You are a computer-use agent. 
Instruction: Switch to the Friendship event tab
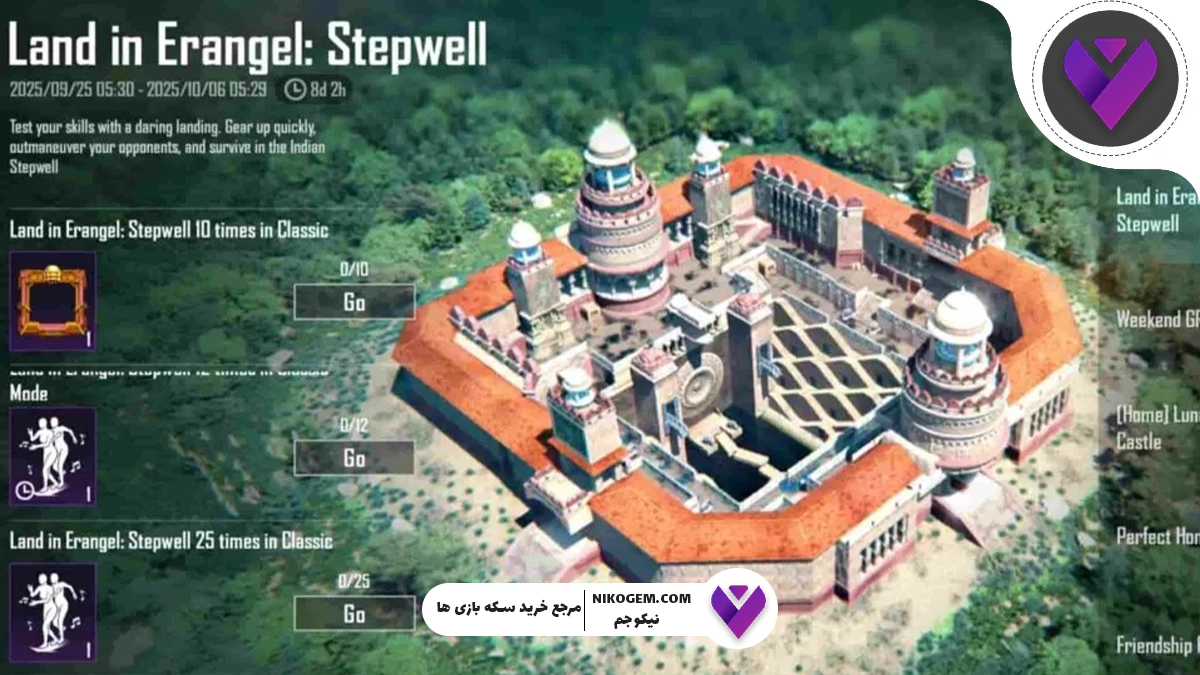tap(1158, 645)
